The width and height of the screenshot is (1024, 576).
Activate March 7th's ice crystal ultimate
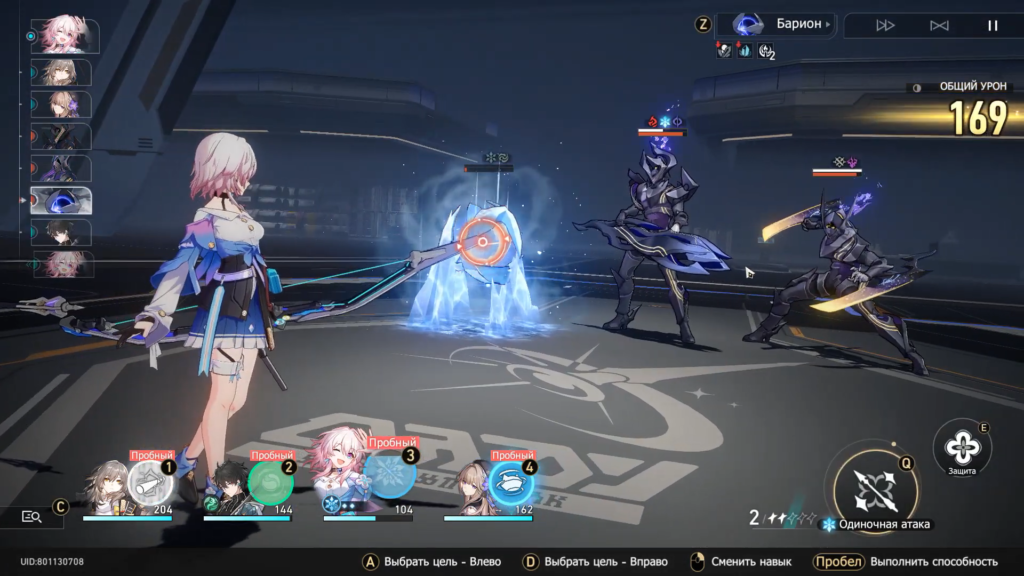(x=389, y=474)
